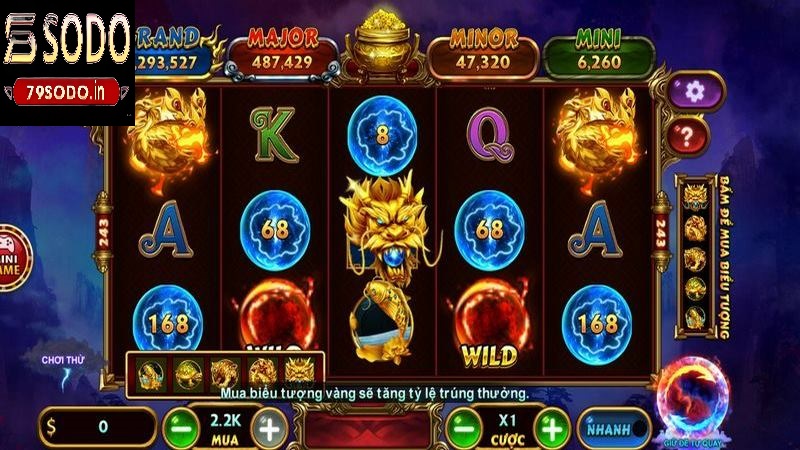Decrease the MUA buy amount

181,427
